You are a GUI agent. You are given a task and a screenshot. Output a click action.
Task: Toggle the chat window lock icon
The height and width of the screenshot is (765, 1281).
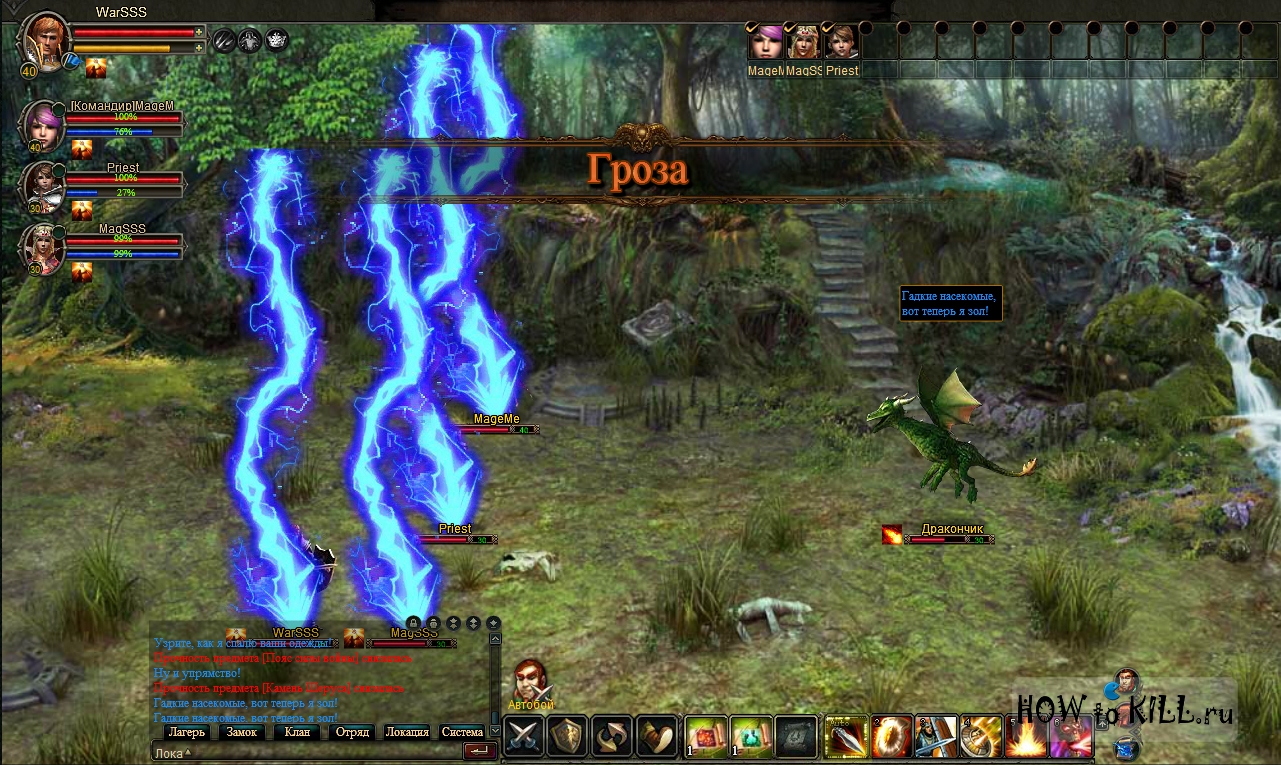pyautogui.click(x=413, y=623)
